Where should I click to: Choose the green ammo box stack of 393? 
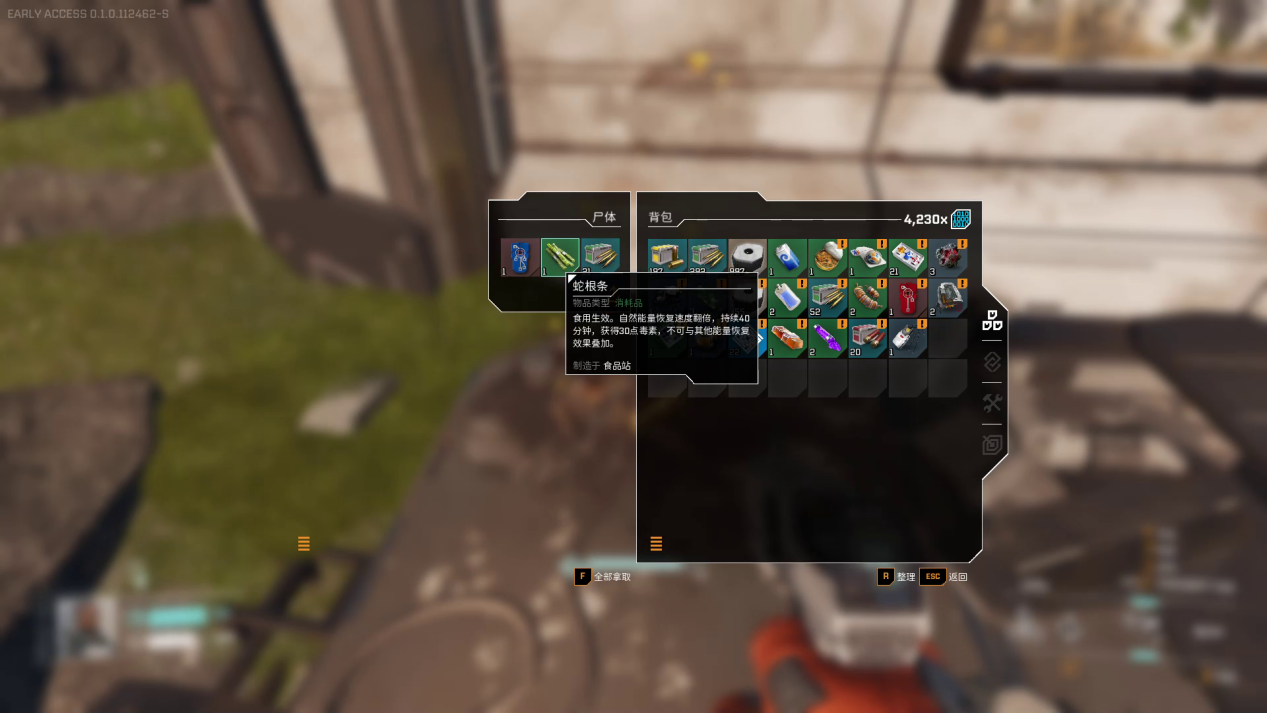[707, 257]
